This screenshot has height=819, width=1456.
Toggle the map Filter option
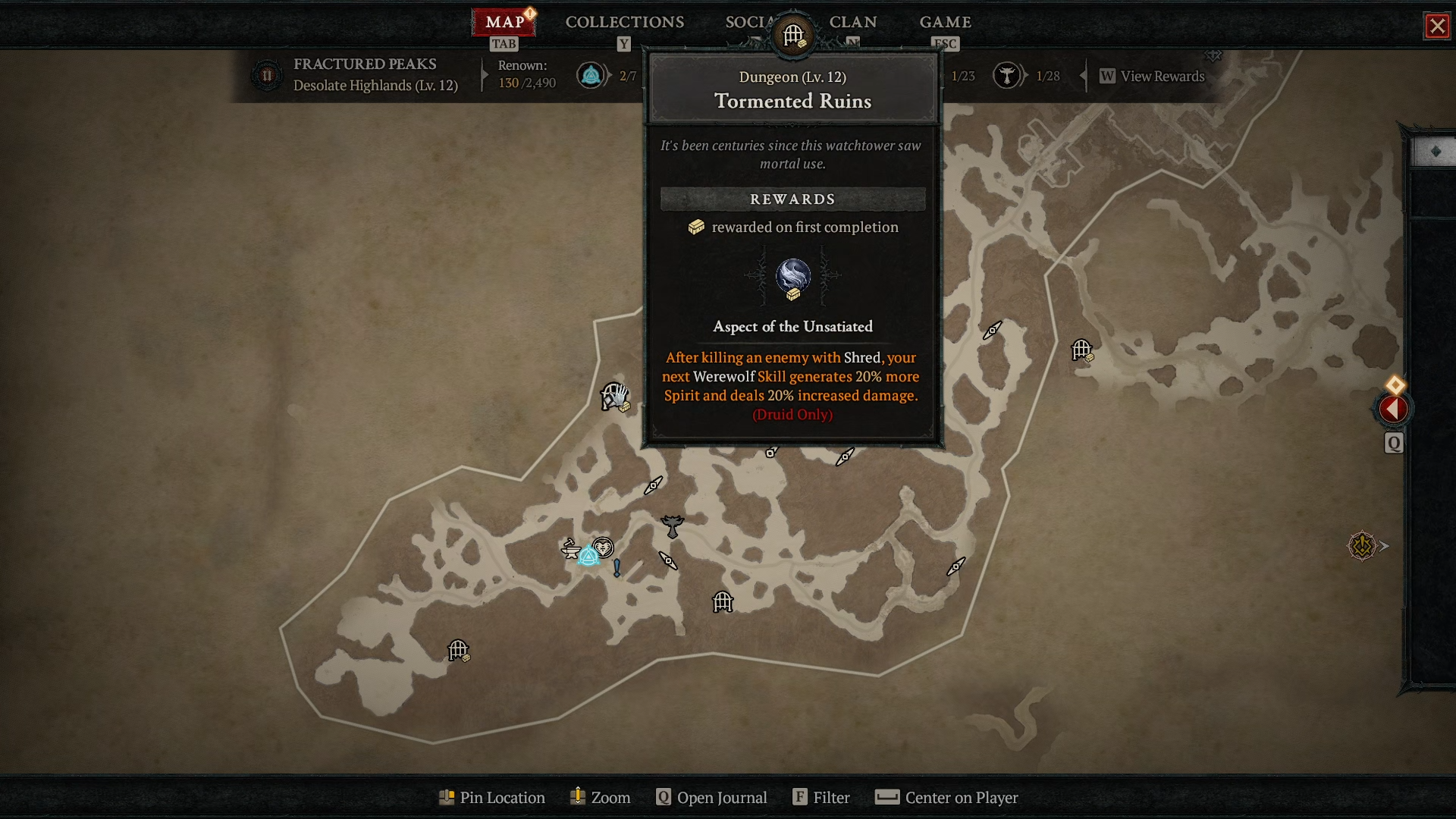click(x=832, y=798)
